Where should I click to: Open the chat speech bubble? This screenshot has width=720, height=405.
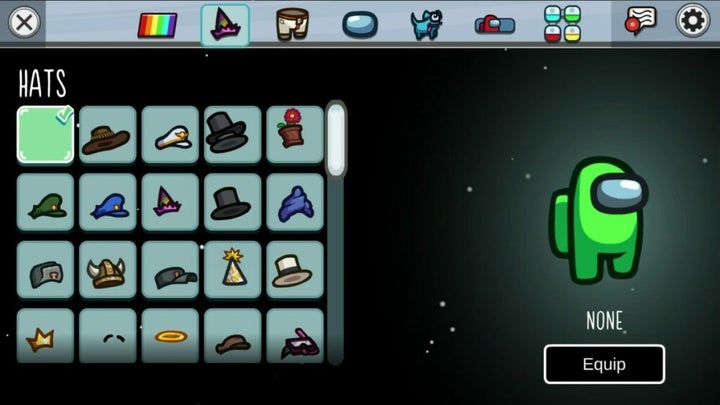point(640,21)
